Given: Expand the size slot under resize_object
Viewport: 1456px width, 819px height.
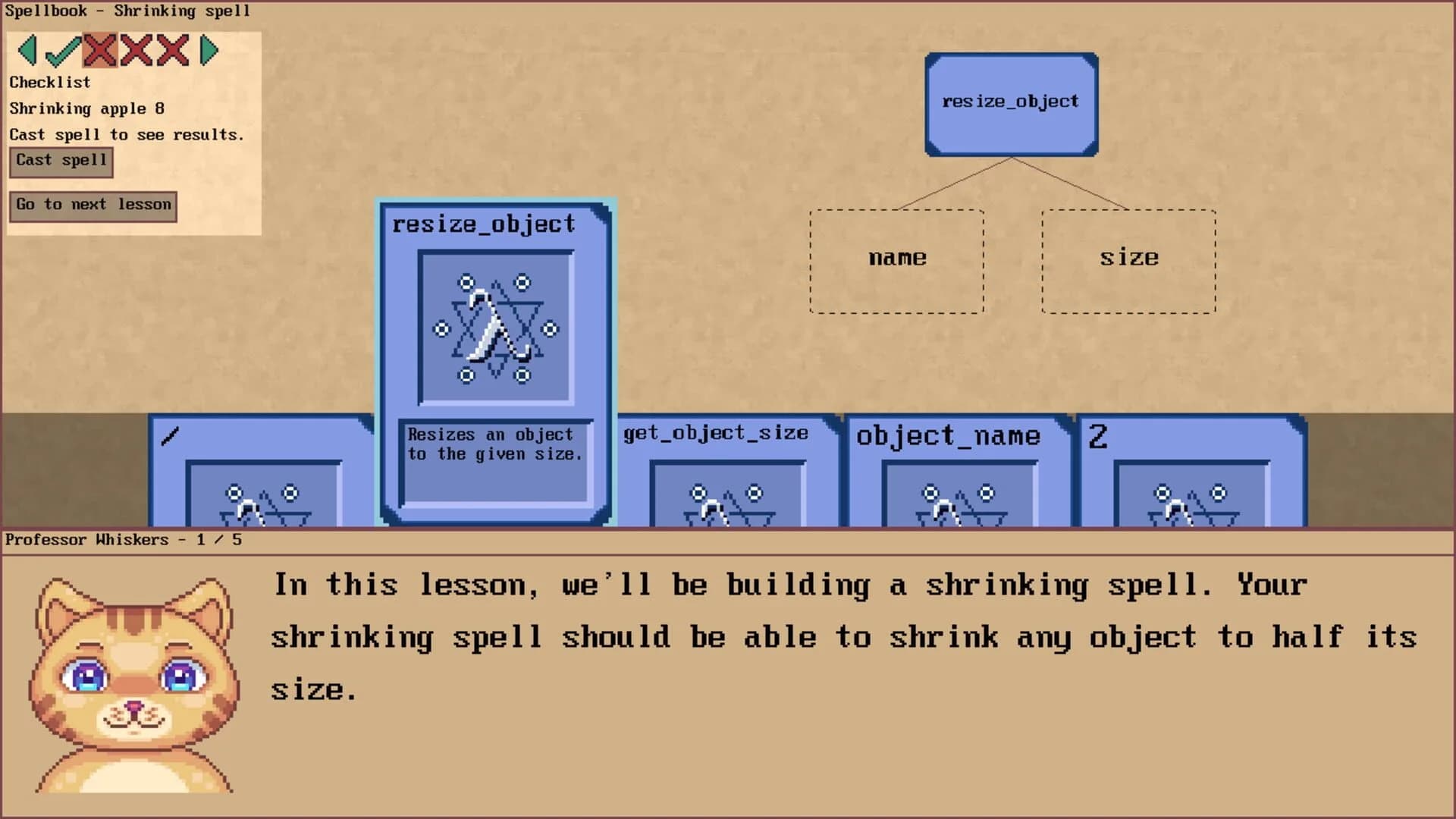Looking at the screenshot, I should (x=1129, y=259).
